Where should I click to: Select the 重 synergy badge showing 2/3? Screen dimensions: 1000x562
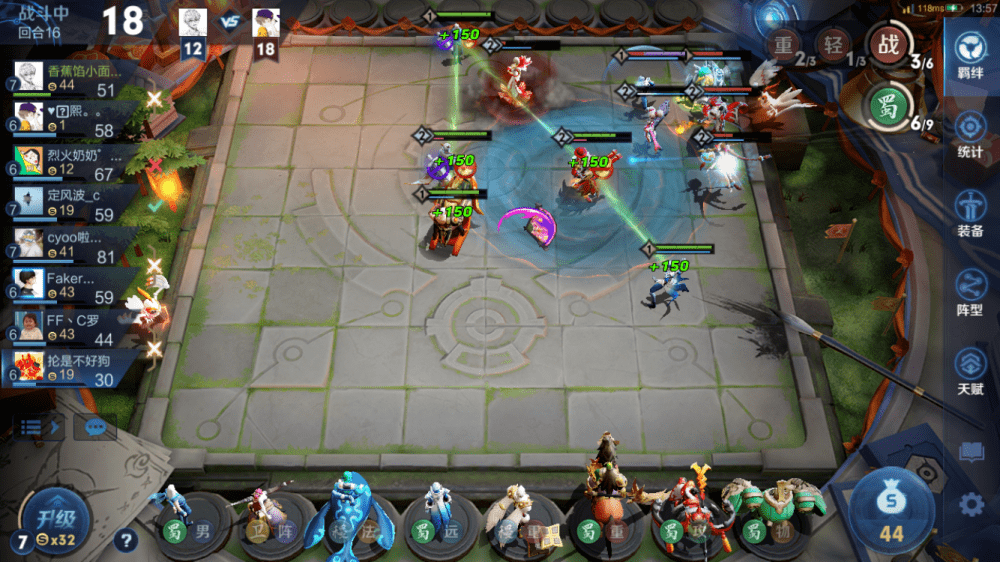click(783, 45)
